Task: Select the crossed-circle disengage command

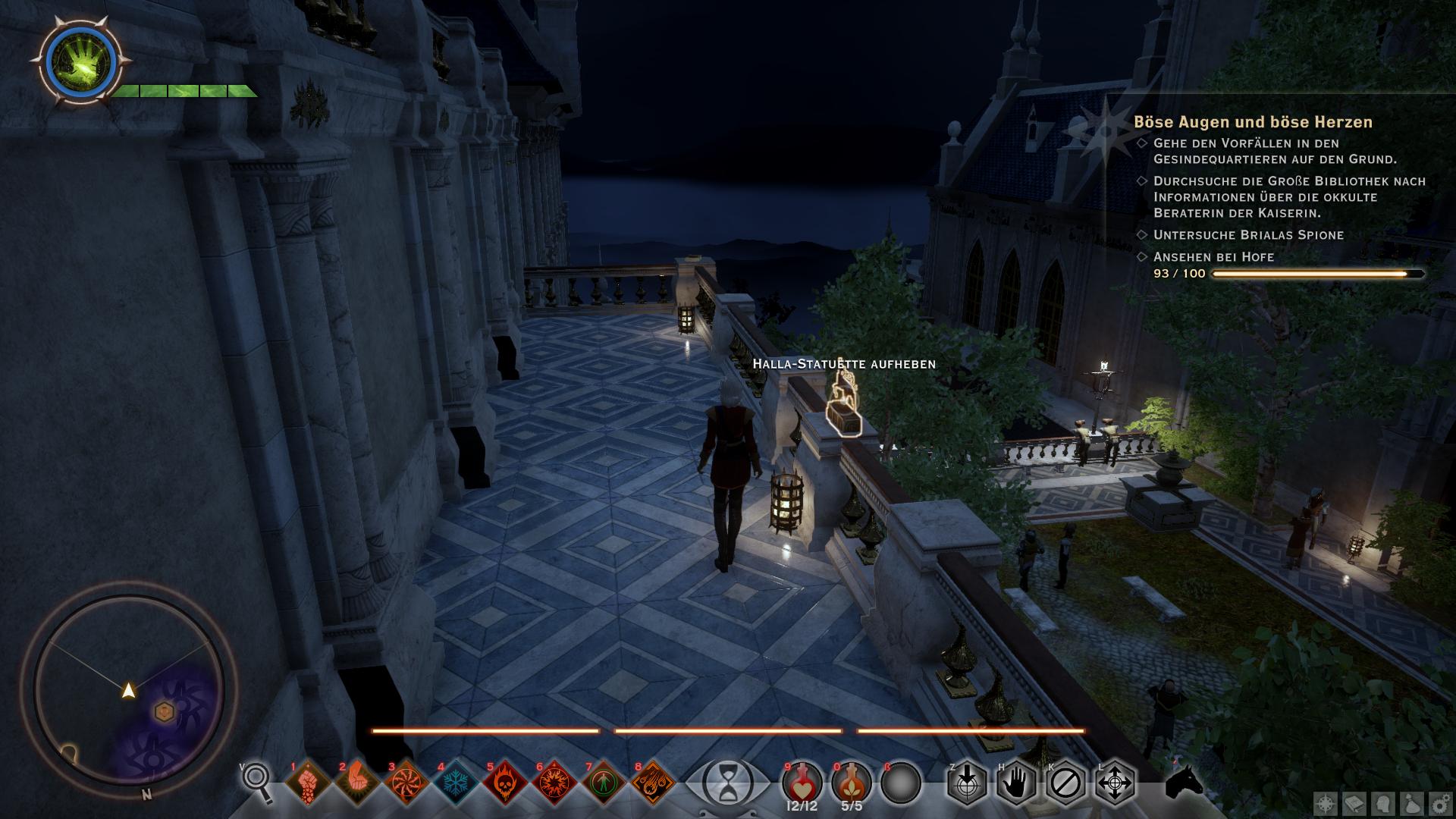Action: [x=1065, y=782]
